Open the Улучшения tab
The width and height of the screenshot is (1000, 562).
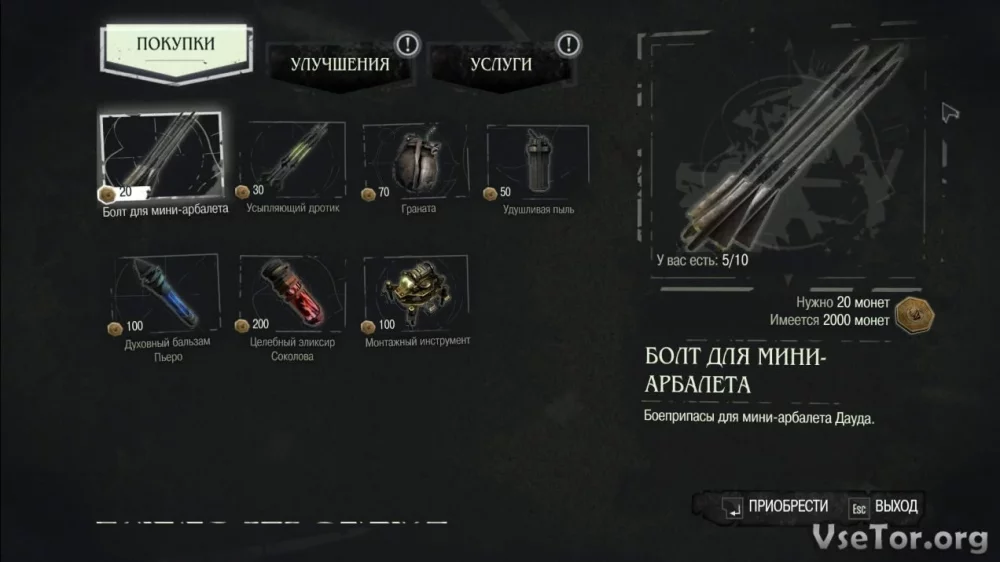(x=340, y=63)
